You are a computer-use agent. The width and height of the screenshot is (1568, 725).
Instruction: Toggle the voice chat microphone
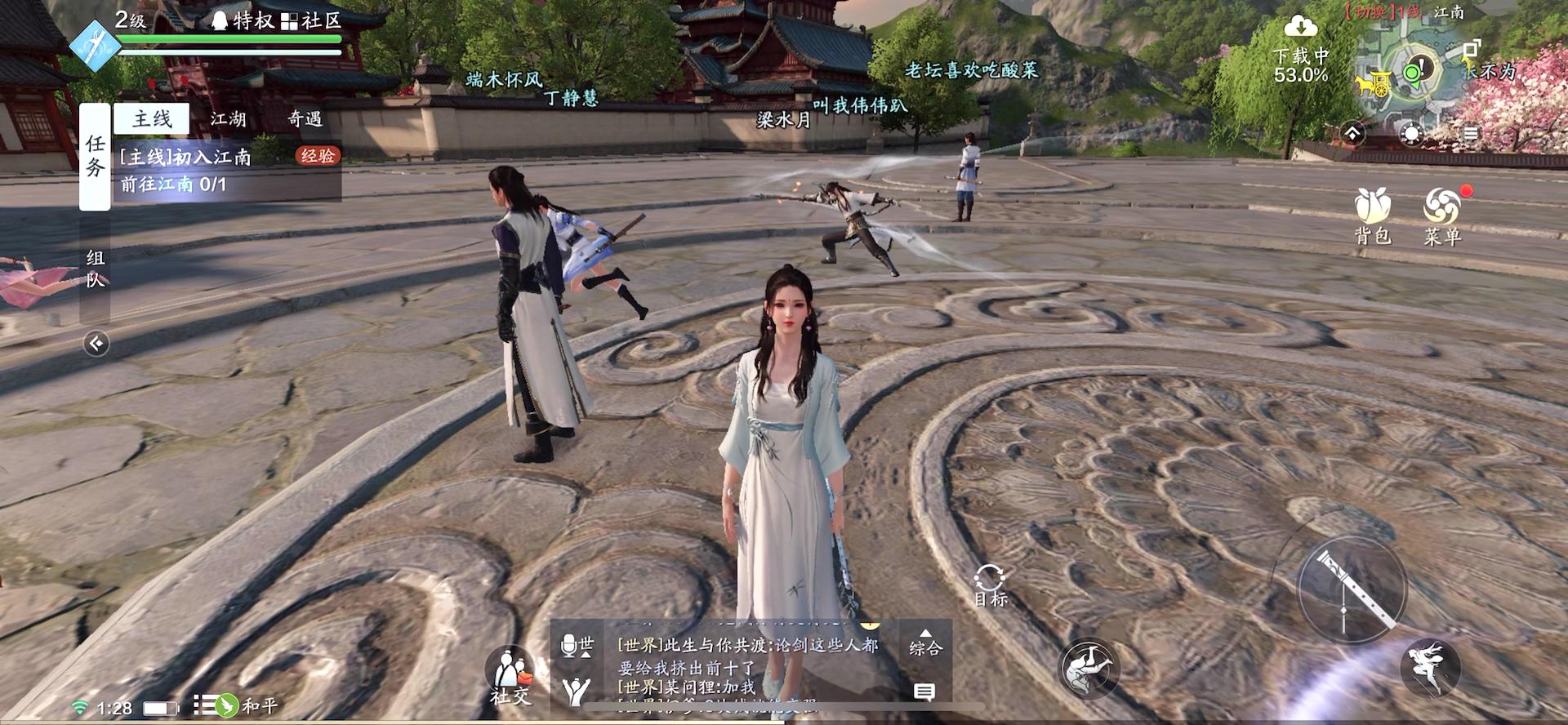[x=569, y=646]
